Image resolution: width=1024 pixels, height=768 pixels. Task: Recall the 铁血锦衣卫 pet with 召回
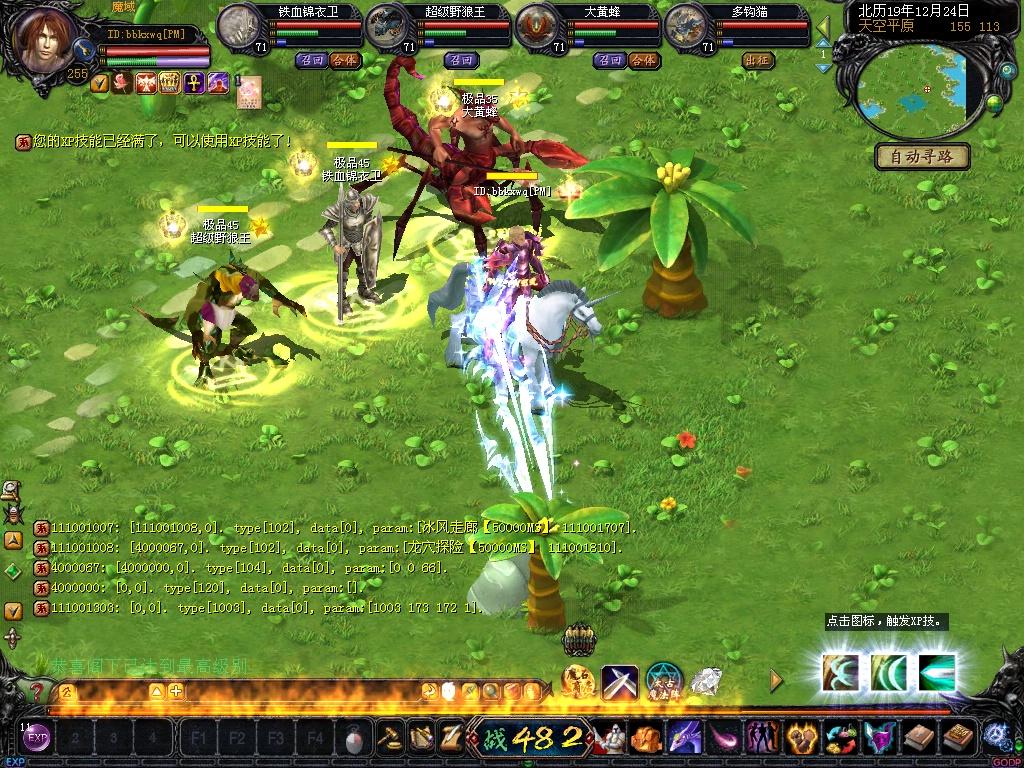click(x=312, y=60)
